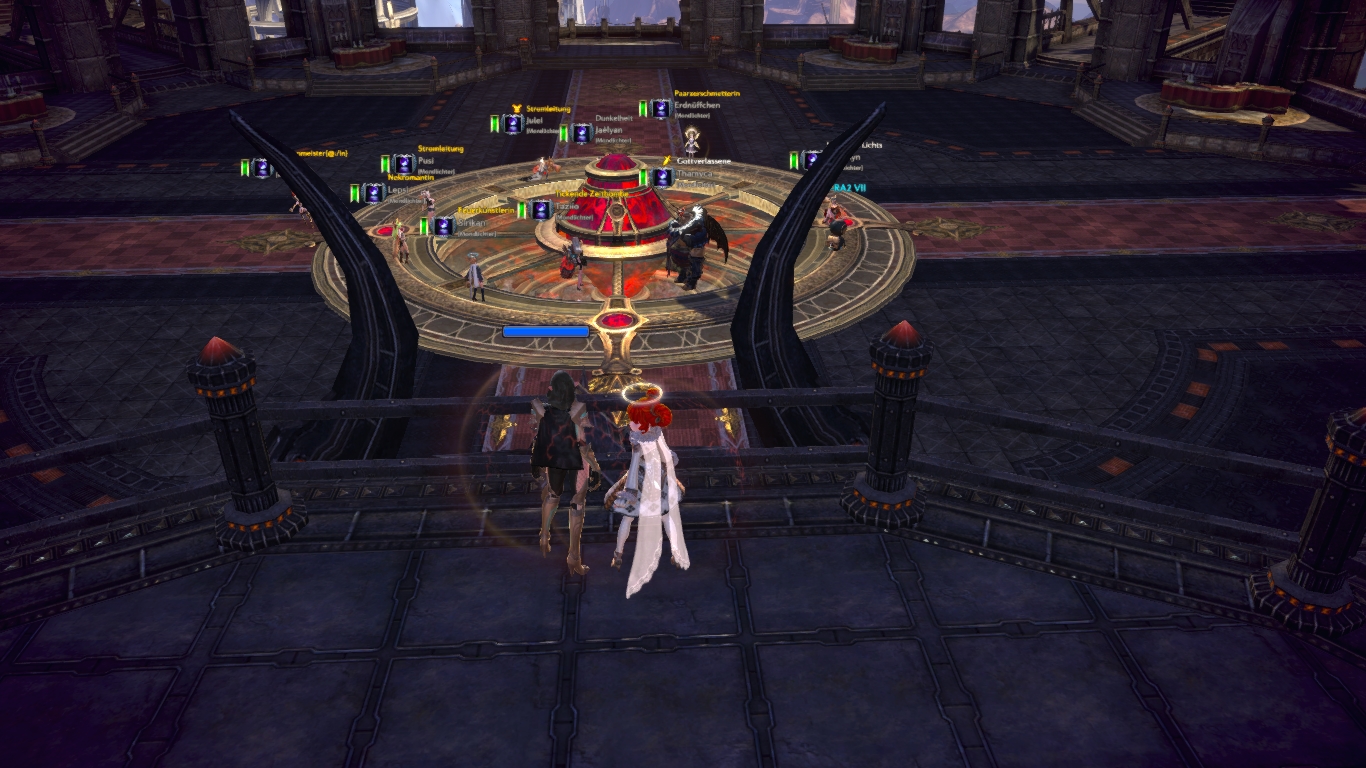Choose the Pusi player nameplate

point(425,163)
